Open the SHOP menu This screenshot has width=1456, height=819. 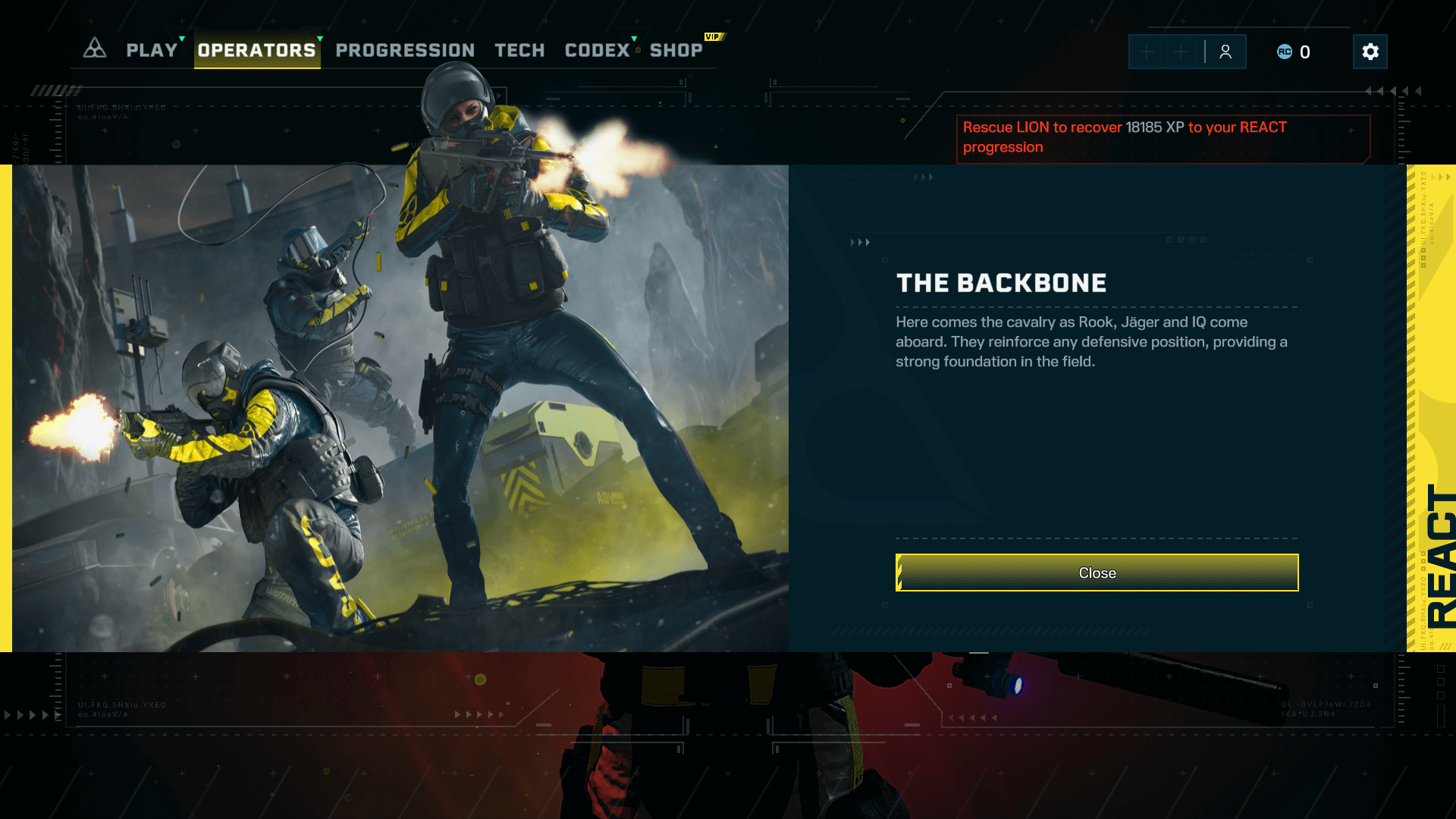pos(676,50)
